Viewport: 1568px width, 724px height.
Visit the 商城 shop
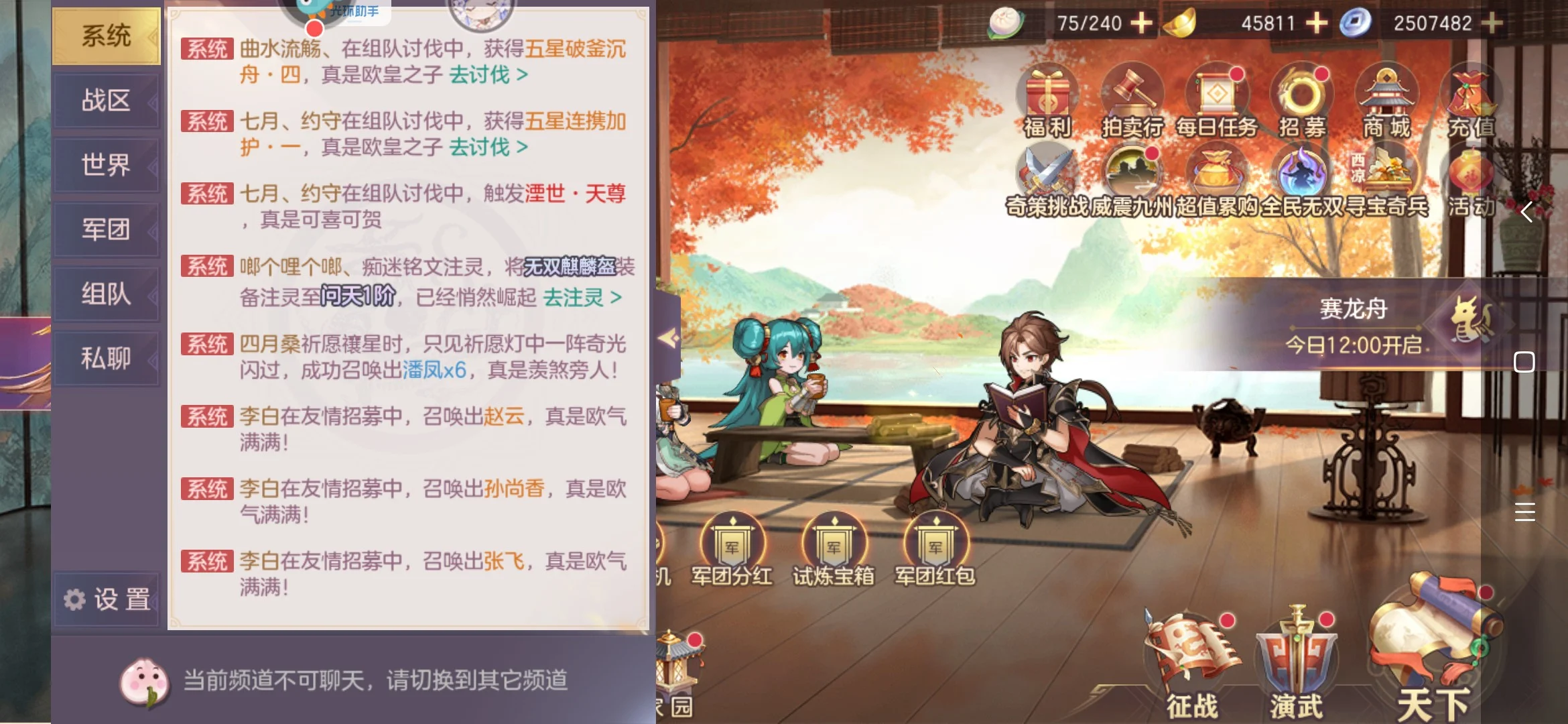coord(1386,101)
